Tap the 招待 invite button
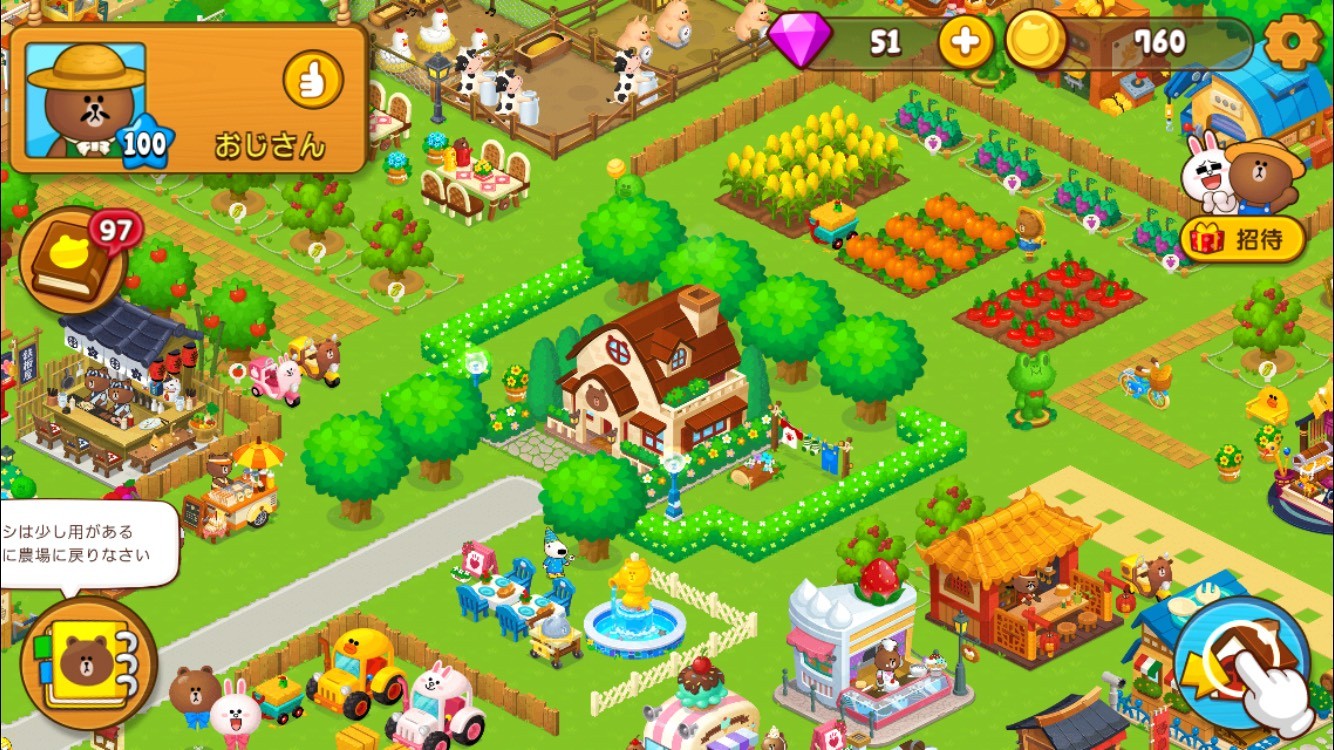The height and width of the screenshot is (750, 1334). 1243,240
